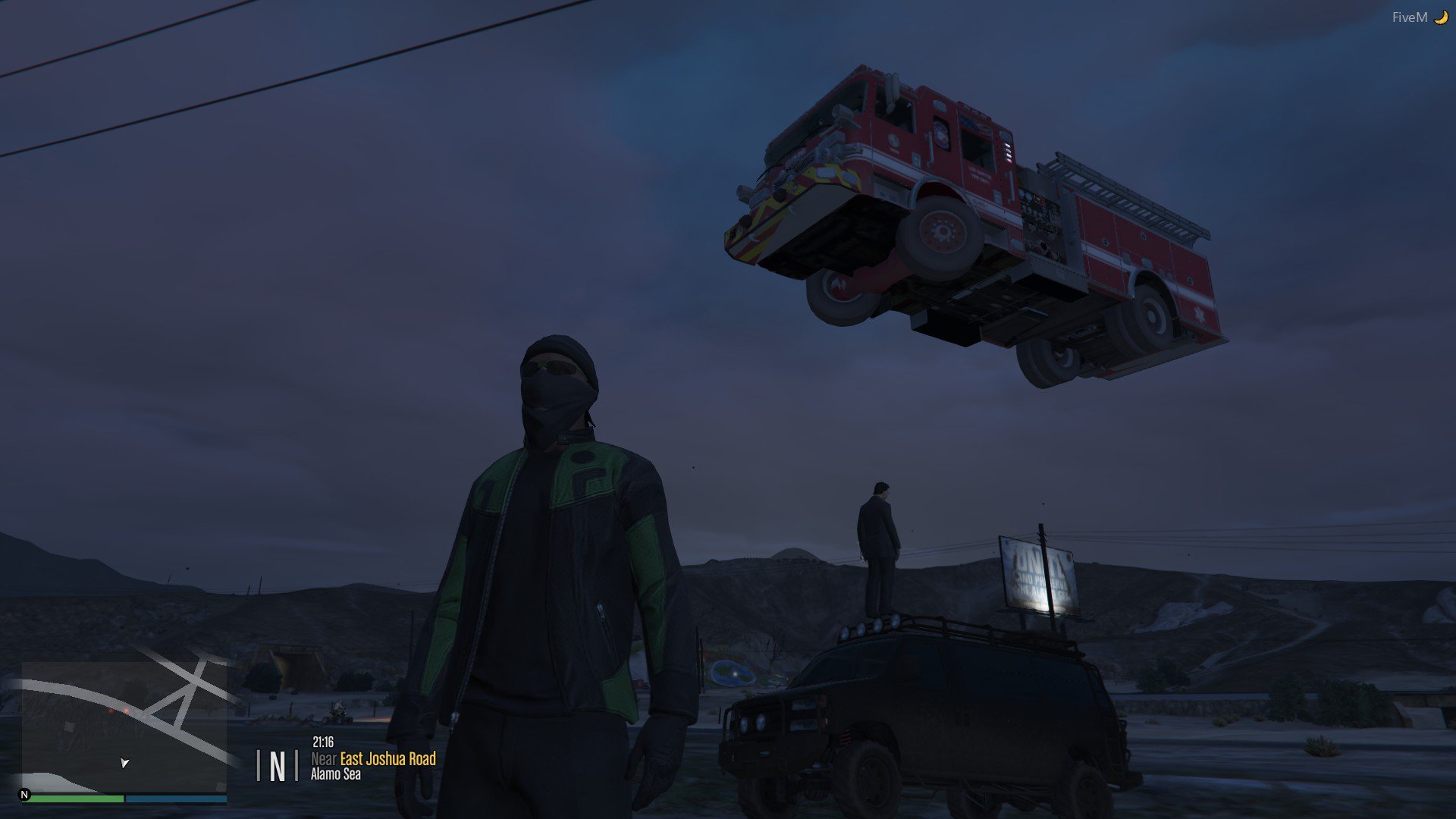Click the north N marker on minimap
Screen dimensions: 1456x819
tap(25, 795)
